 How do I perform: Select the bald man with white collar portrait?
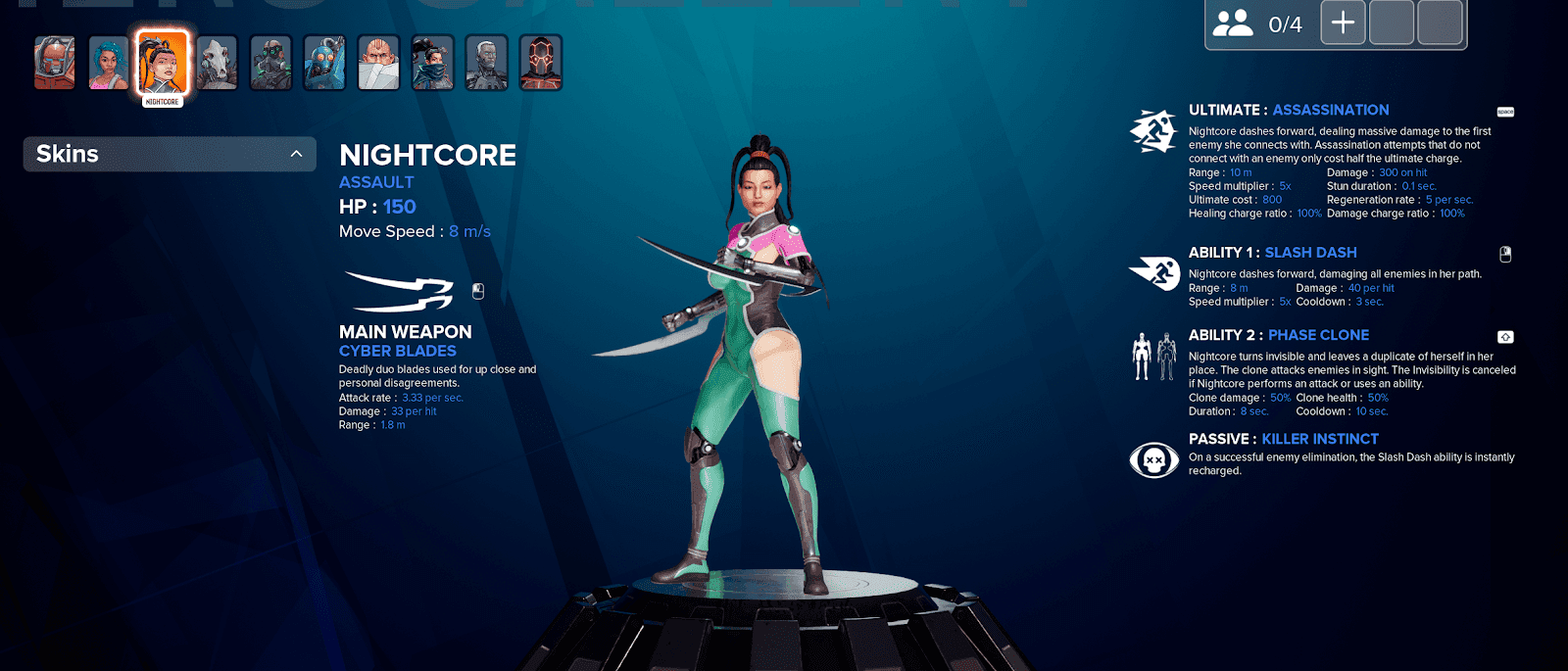click(378, 63)
